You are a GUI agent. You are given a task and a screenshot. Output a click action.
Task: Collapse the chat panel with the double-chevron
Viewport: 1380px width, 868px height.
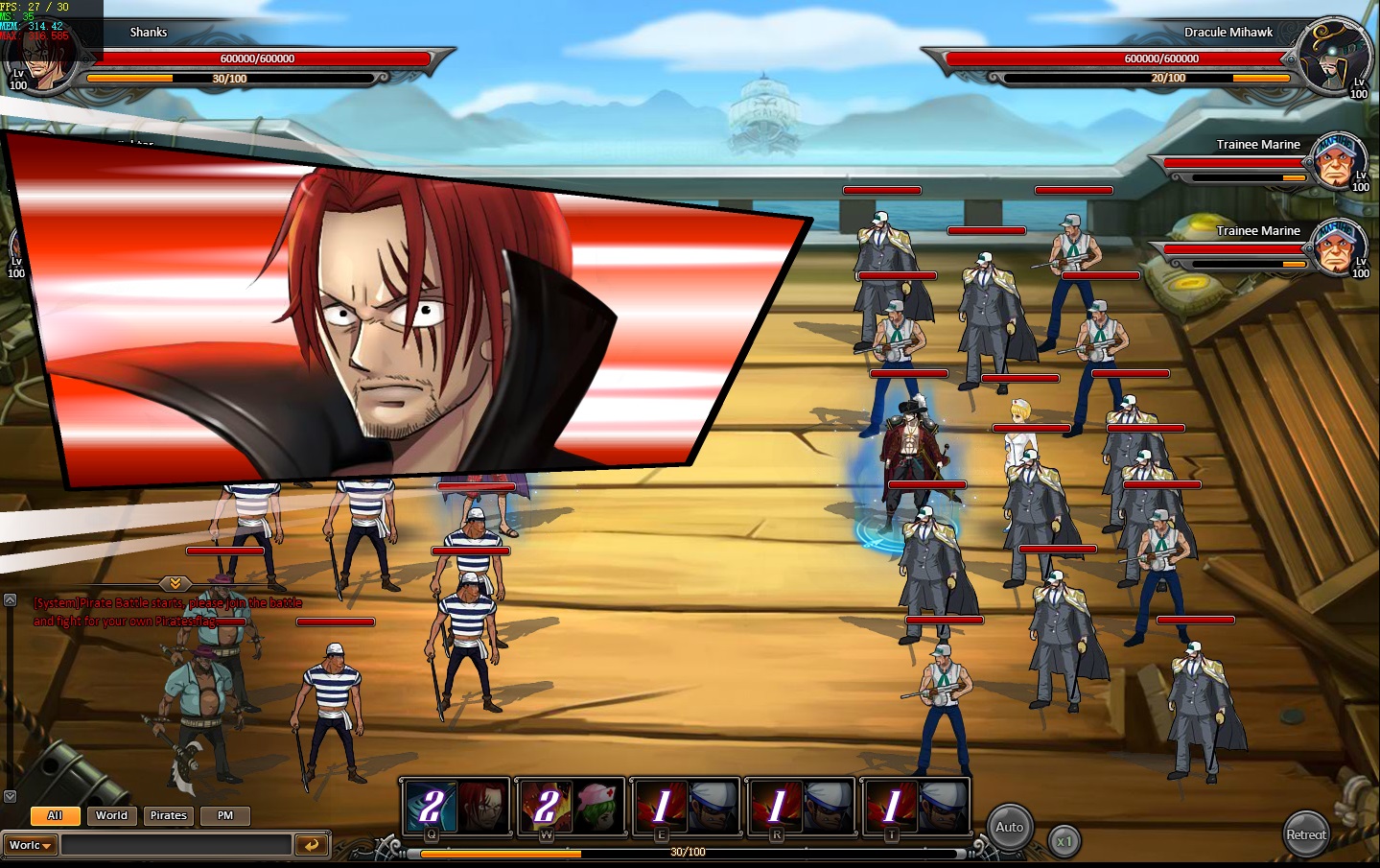(x=175, y=583)
